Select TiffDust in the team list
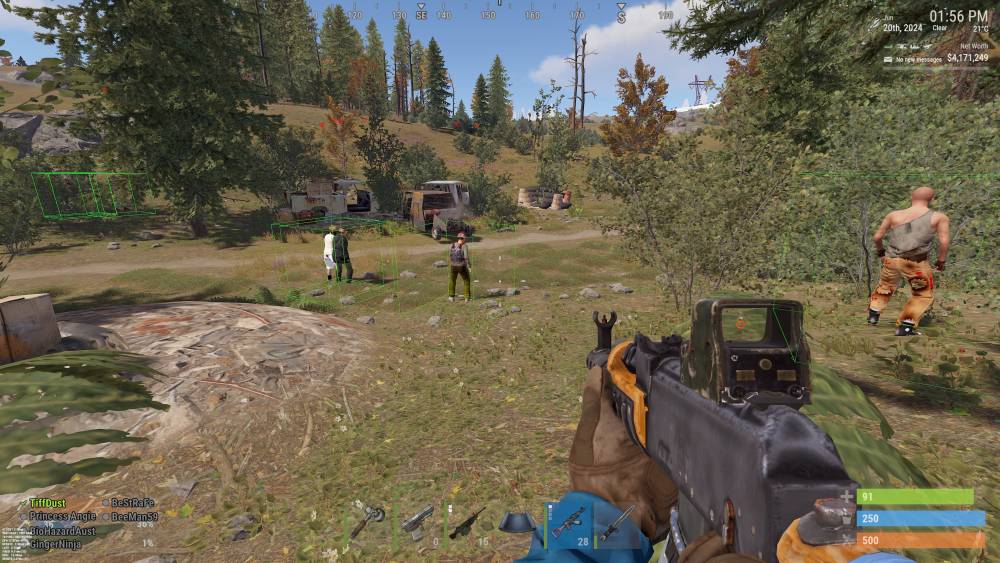The width and height of the screenshot is (1000, 563). (x=47, y=502)
